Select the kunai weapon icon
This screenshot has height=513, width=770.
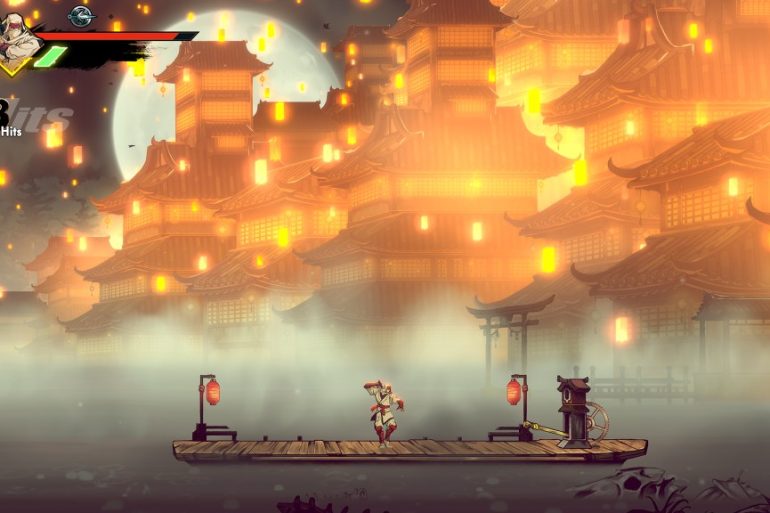pyautogui.click(x=81, y=15)
